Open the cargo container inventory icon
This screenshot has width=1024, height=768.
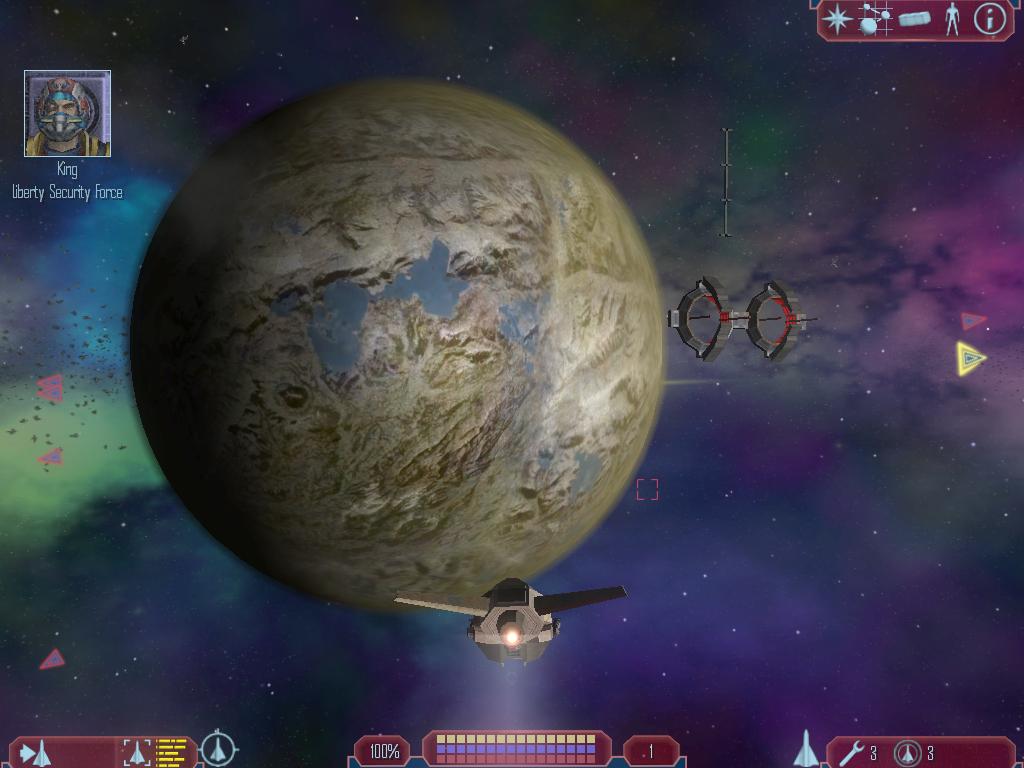pos(914,19)
